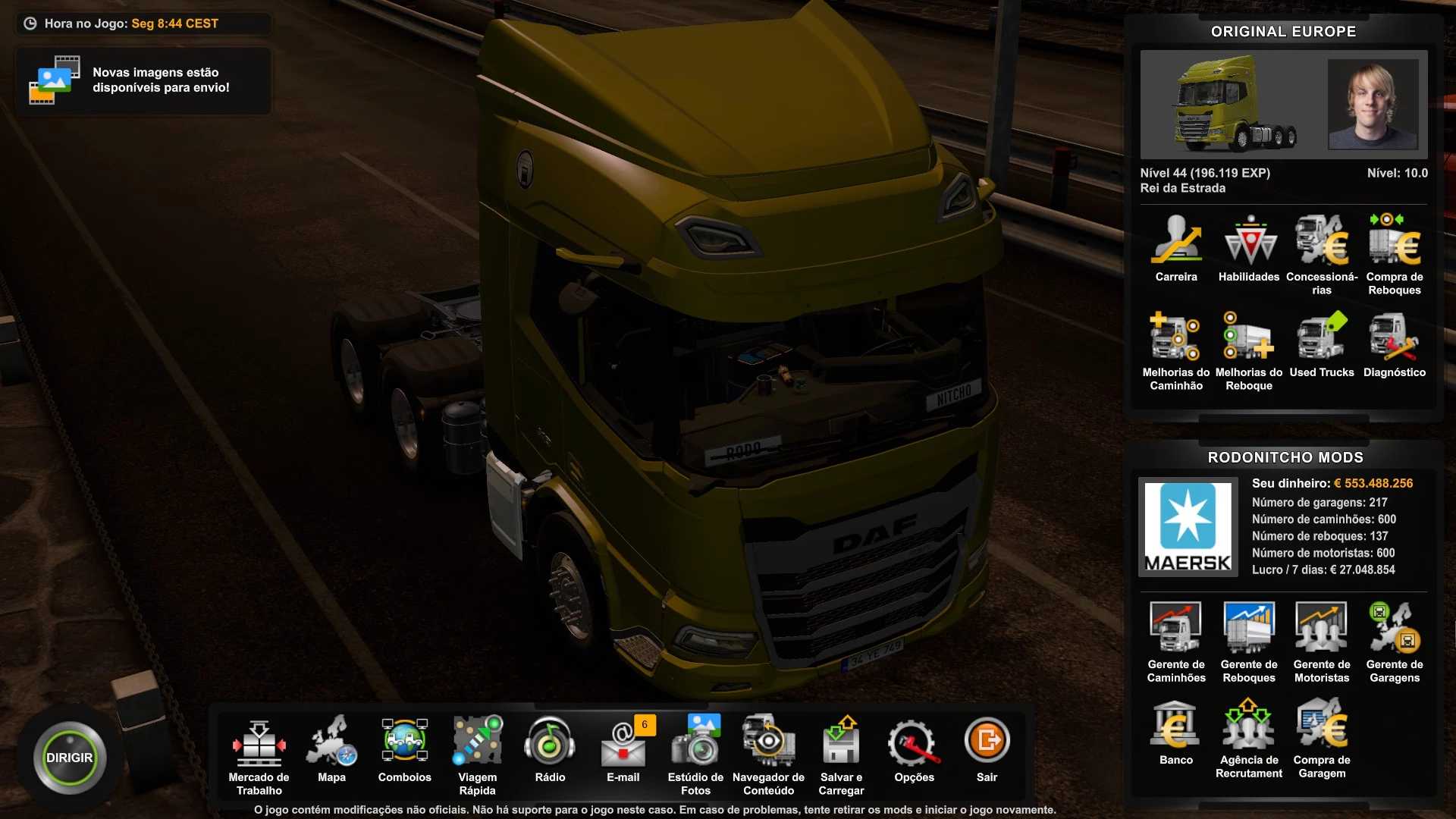Click the new images available notification
Screen dimensions: 1456x819
pos(143,80)
